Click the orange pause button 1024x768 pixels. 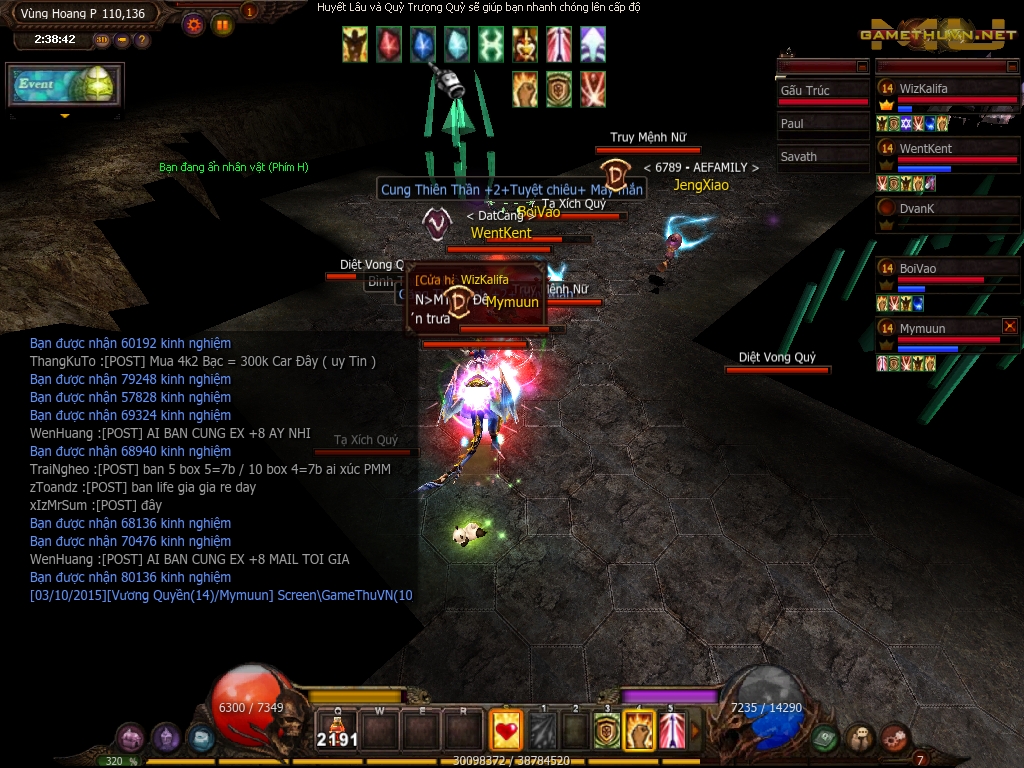tap(222, 25)
